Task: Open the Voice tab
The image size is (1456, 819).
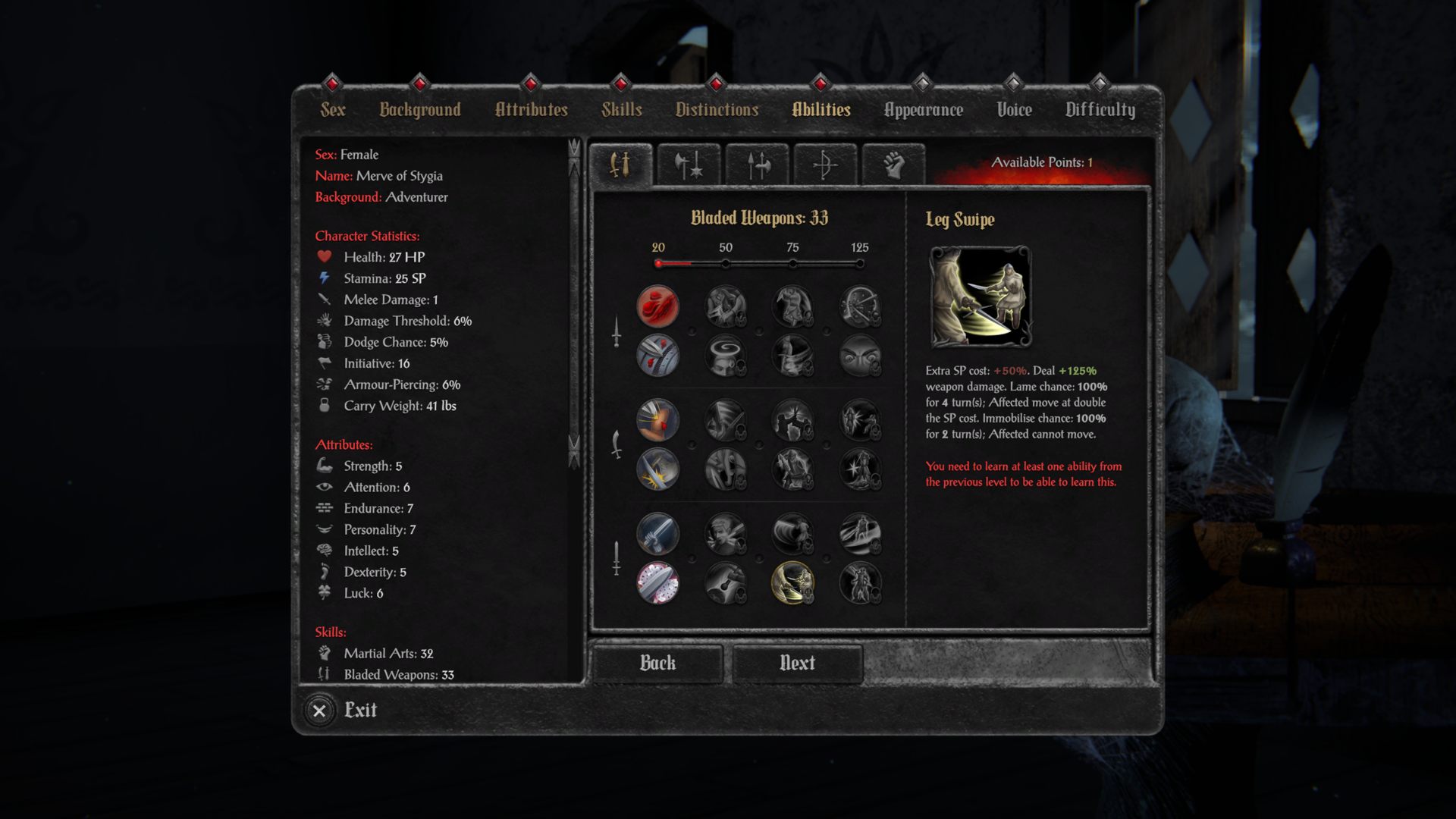Action: (x=1014, y=110)
